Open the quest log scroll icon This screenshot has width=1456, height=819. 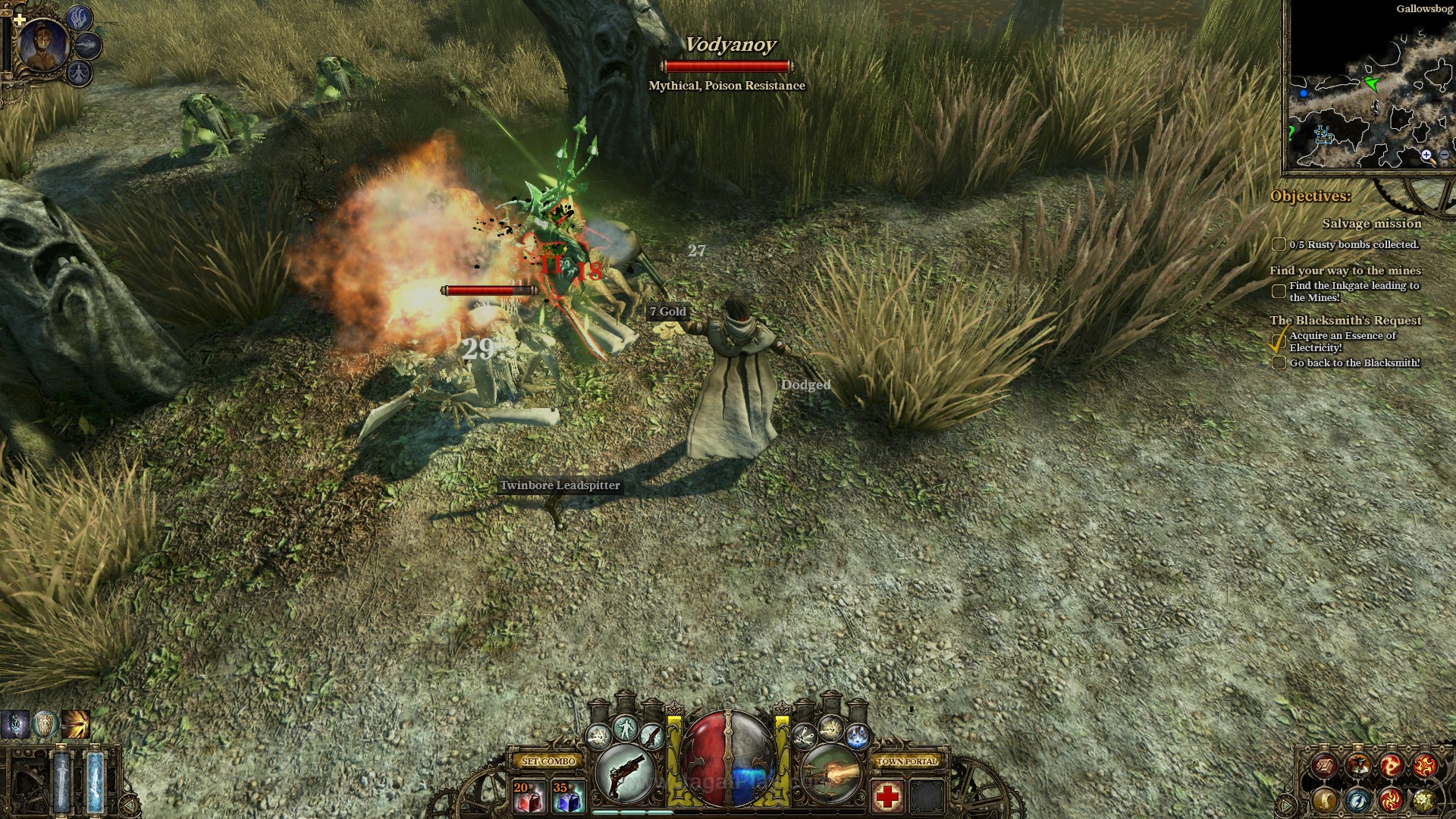tap(1324, 765)
